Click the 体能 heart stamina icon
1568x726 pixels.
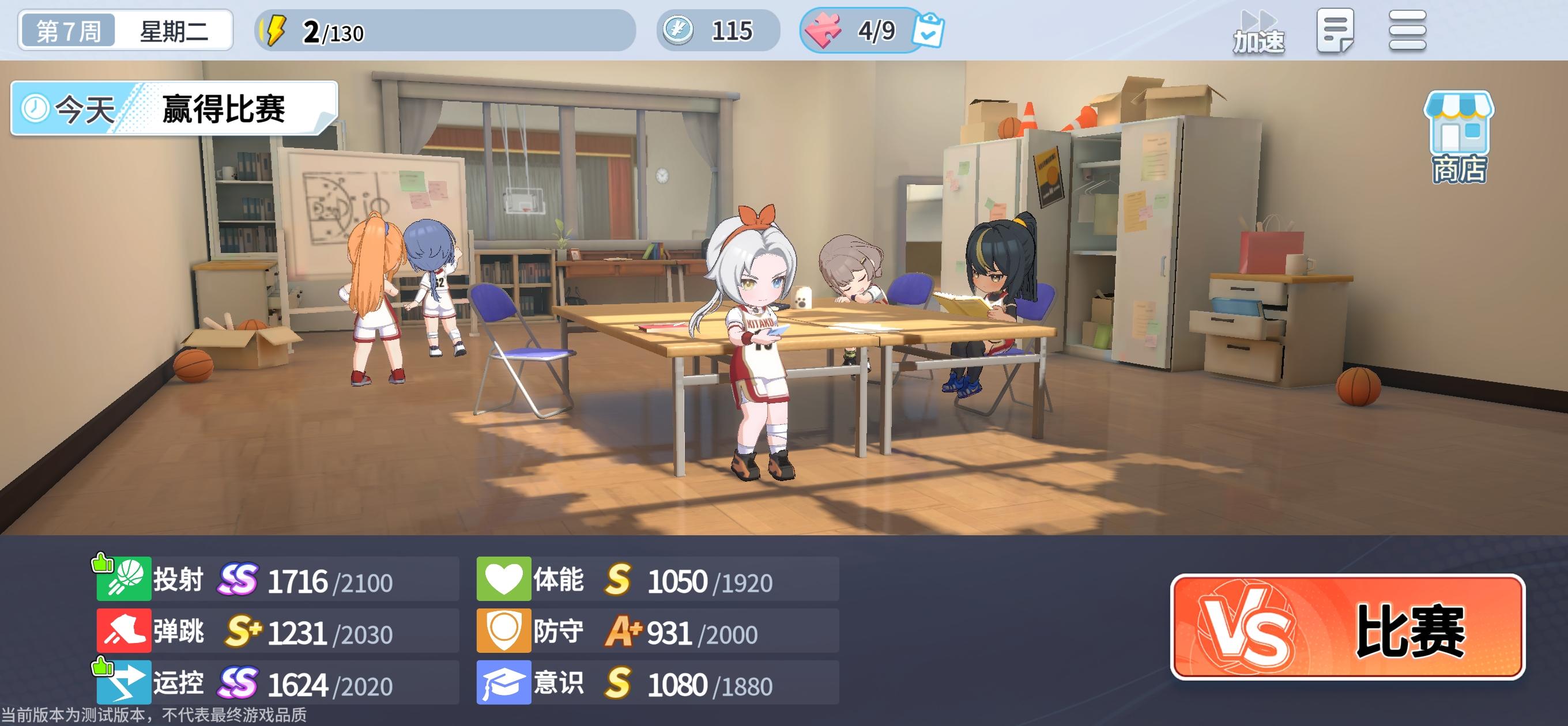click(x=505, y=578)
